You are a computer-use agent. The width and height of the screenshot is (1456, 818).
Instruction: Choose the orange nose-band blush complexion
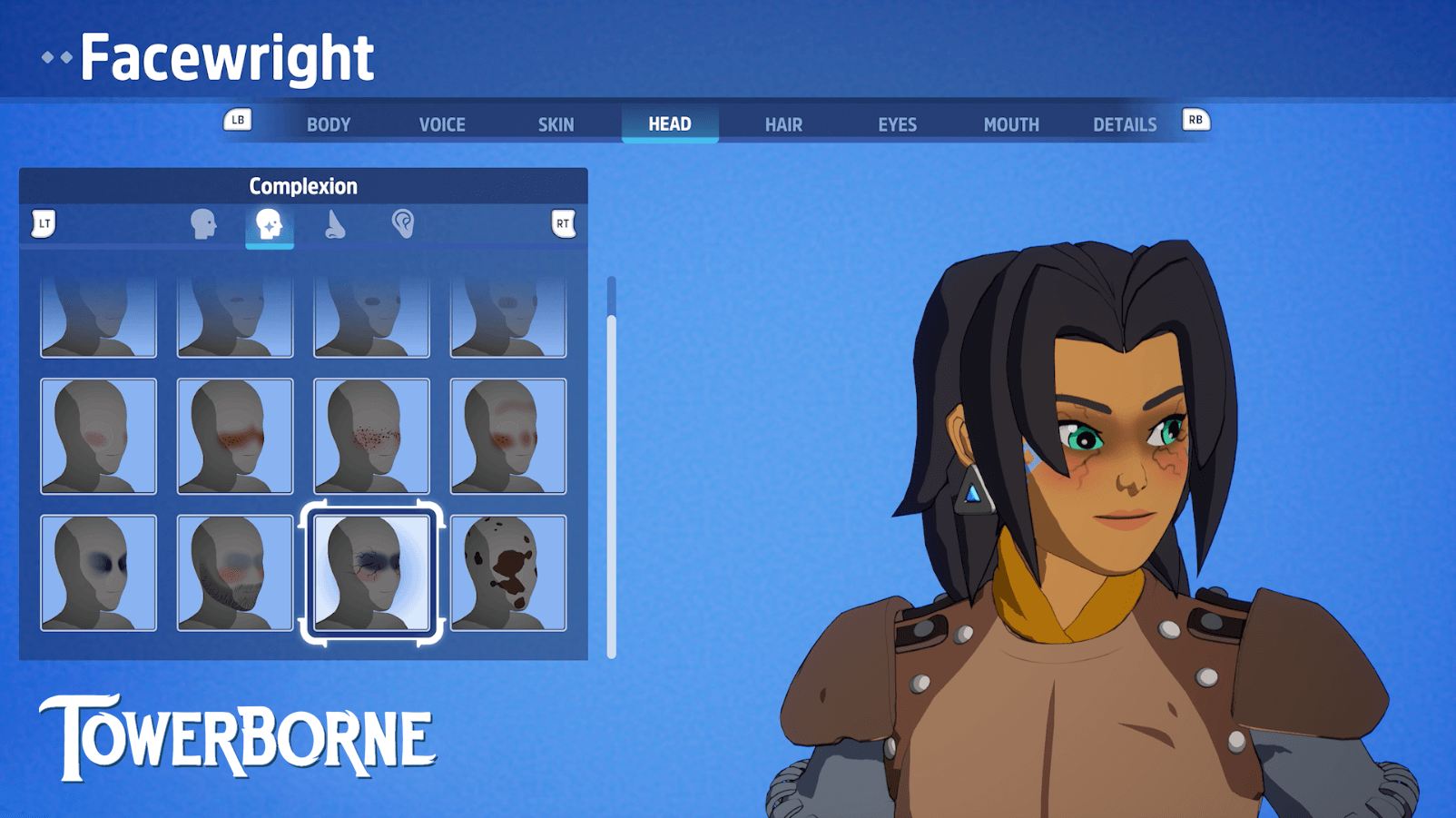click(235, 437)
